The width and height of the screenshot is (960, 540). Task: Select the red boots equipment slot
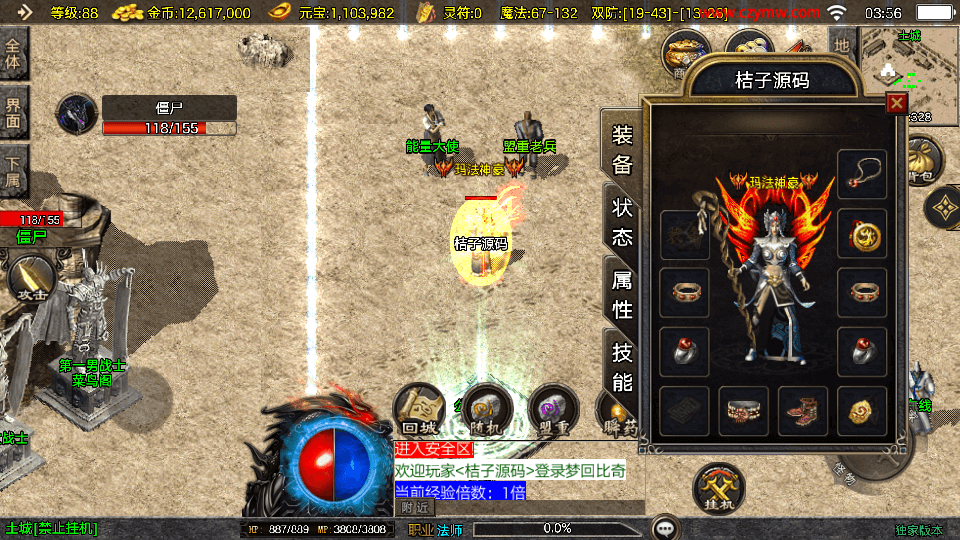click(x=803, y=411)
